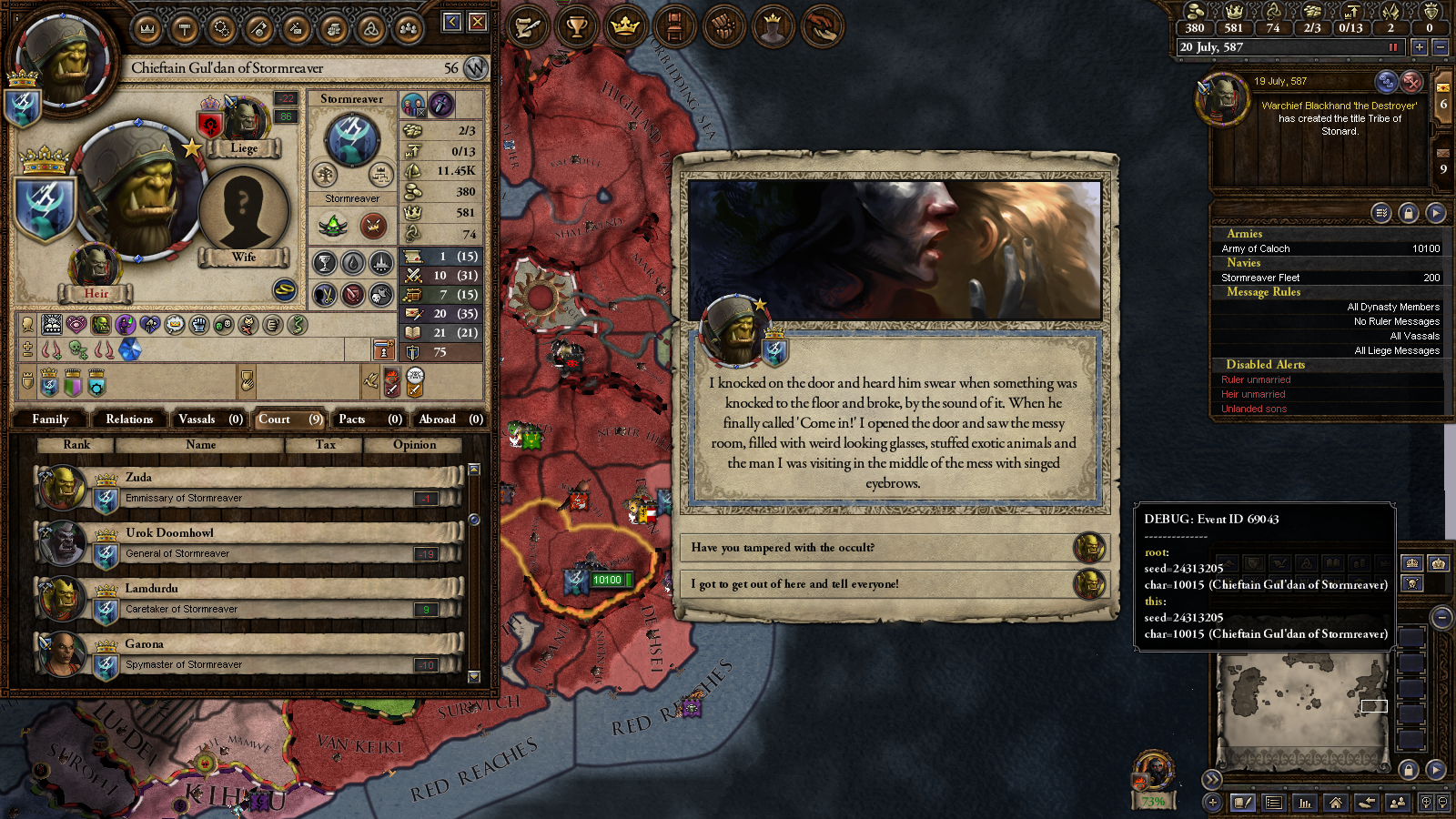Sort court list by Opinion

(x=414, y=445)
